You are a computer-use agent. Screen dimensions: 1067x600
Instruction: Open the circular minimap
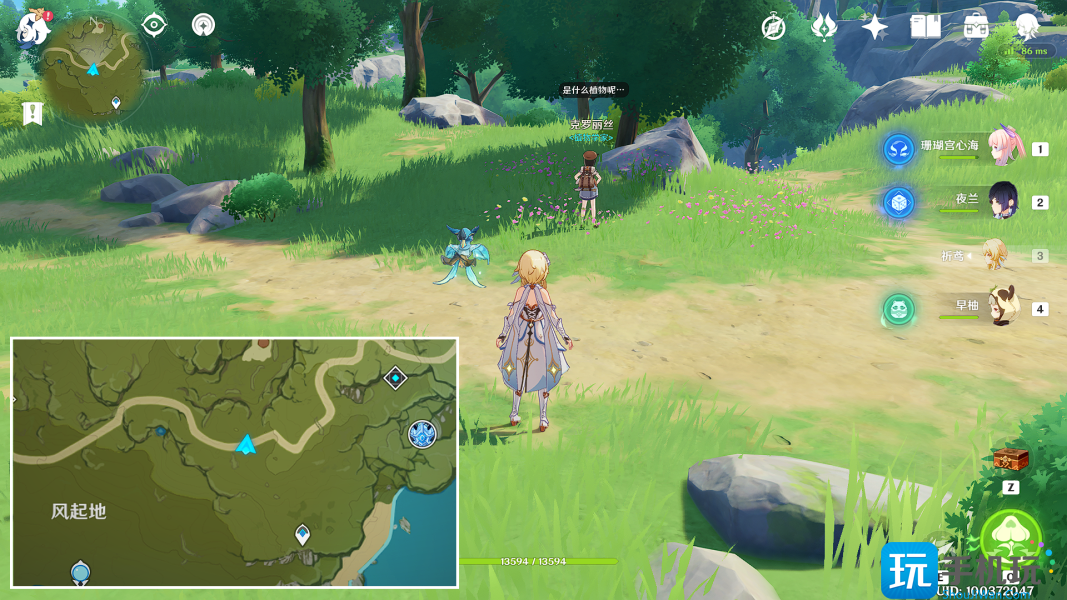pos(95,65)
